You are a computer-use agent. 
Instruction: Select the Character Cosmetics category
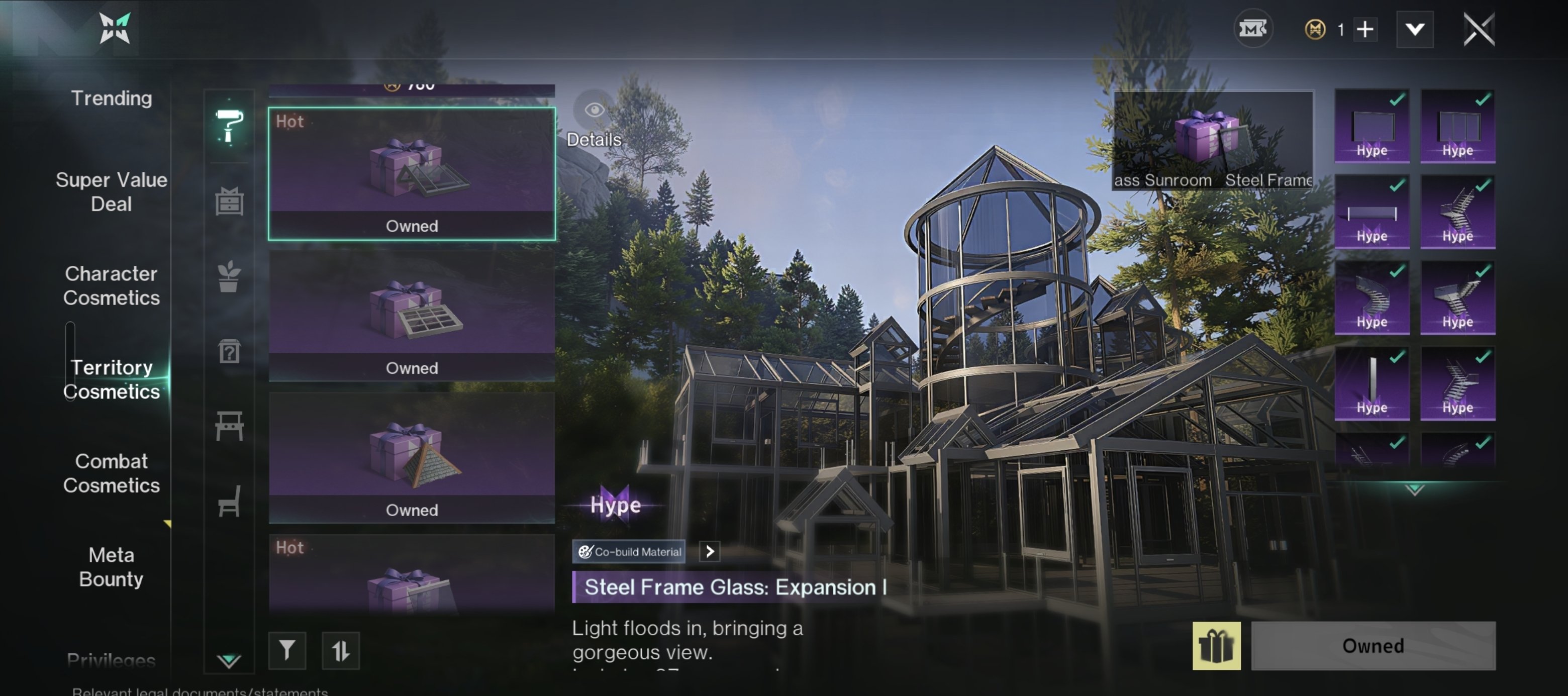point(112,285)
